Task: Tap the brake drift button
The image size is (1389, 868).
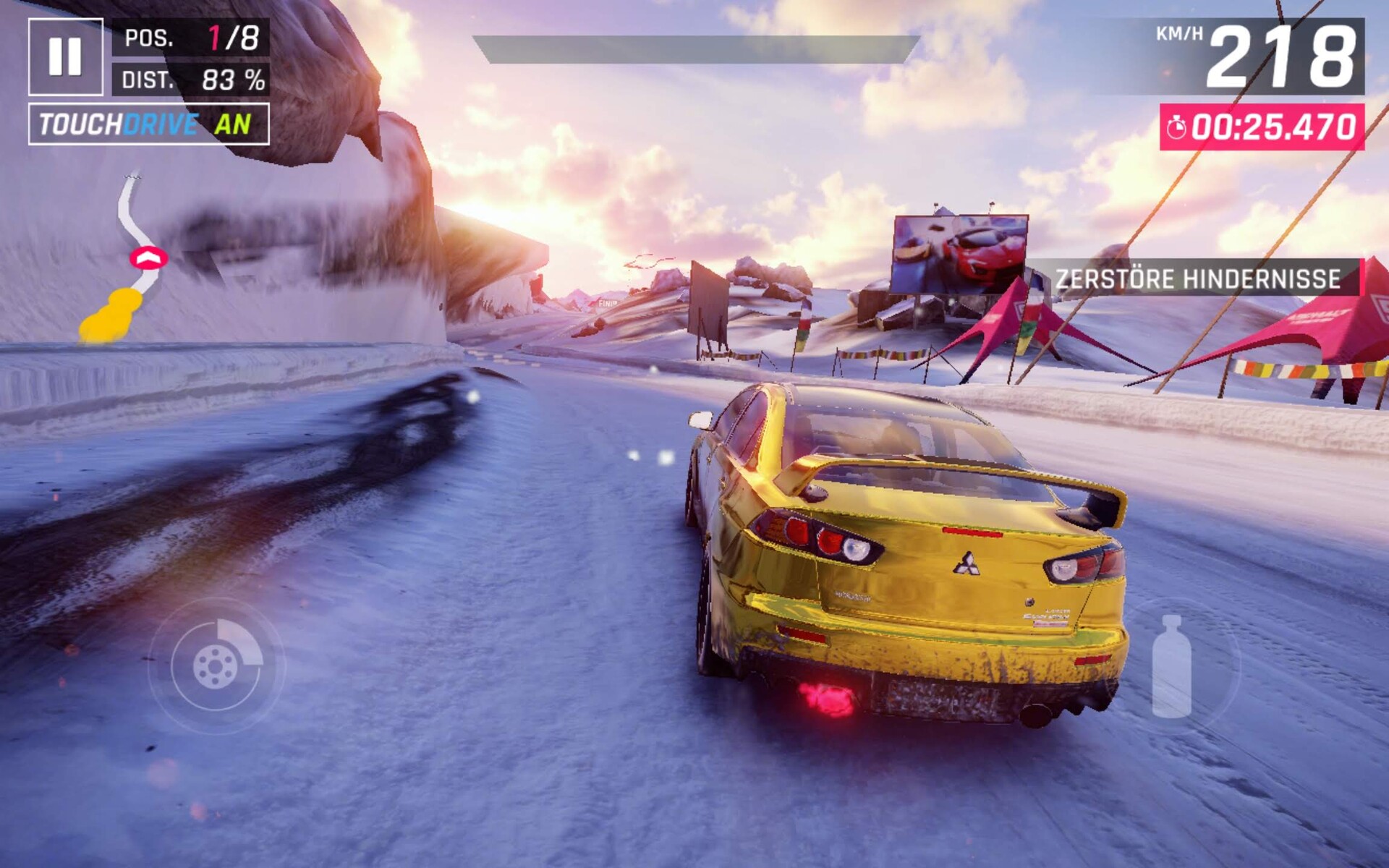Action: [216, 665]
